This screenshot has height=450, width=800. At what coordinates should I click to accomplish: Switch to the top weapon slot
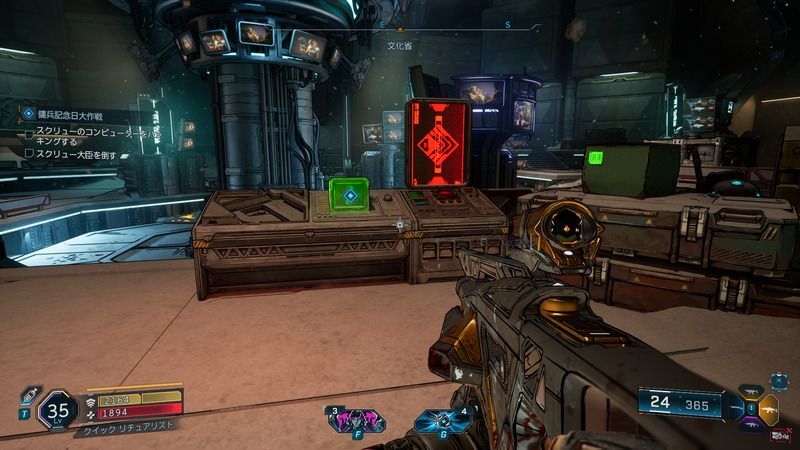pos(751,394)
